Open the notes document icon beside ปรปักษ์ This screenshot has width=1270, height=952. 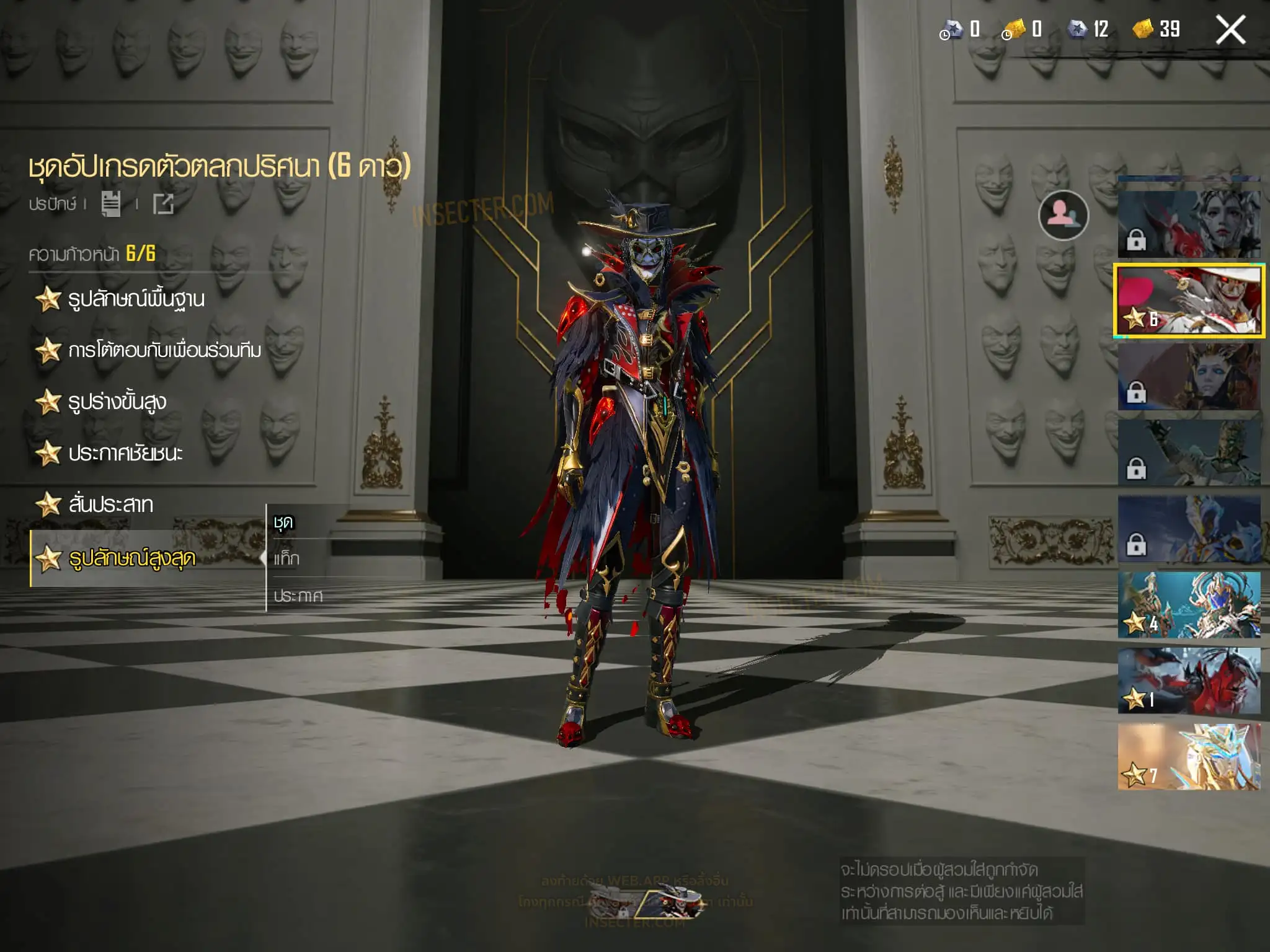tap(111, 204)
